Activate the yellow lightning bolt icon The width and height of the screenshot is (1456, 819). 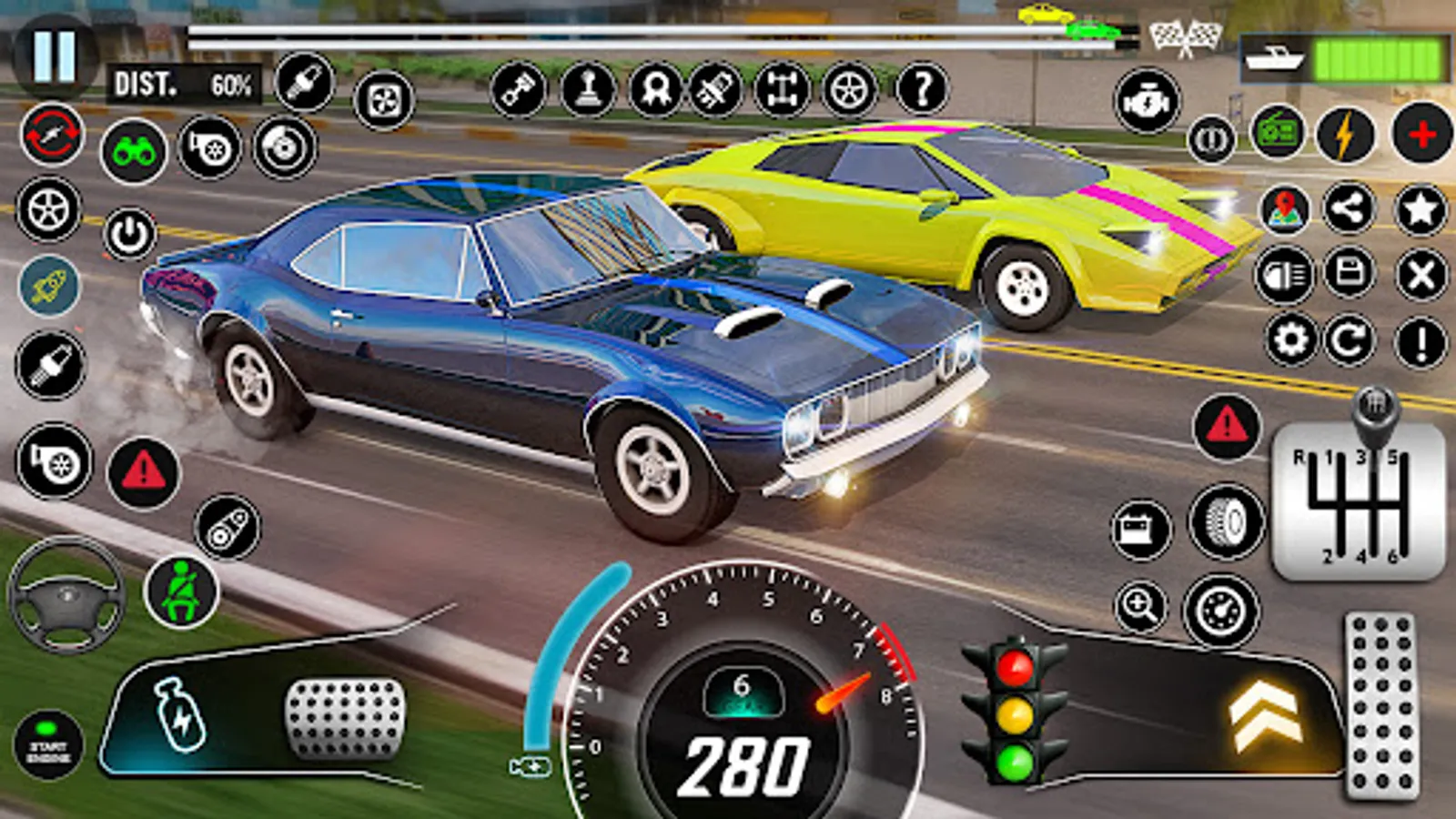pyautogui.click(x=1345, y=135)
